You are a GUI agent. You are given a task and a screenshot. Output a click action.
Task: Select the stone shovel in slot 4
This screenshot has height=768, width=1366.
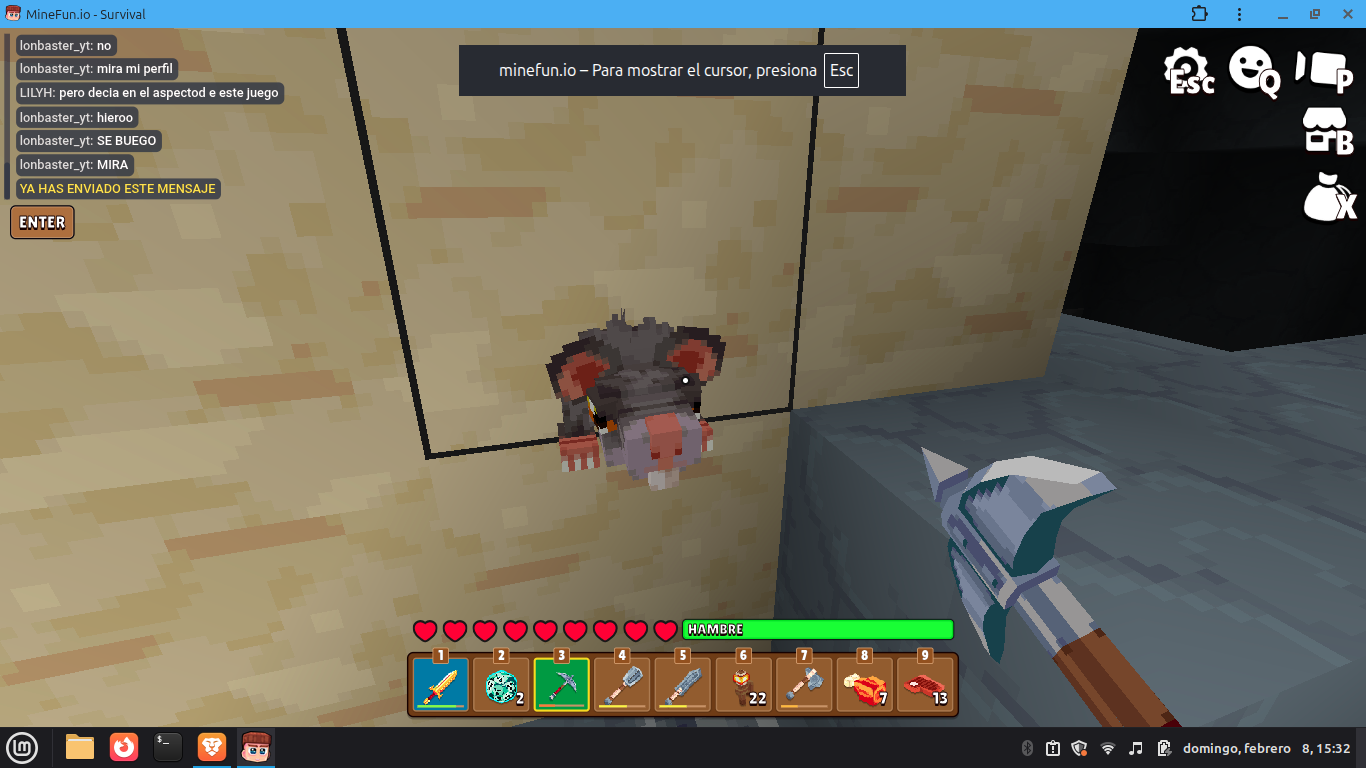point(622,685)
